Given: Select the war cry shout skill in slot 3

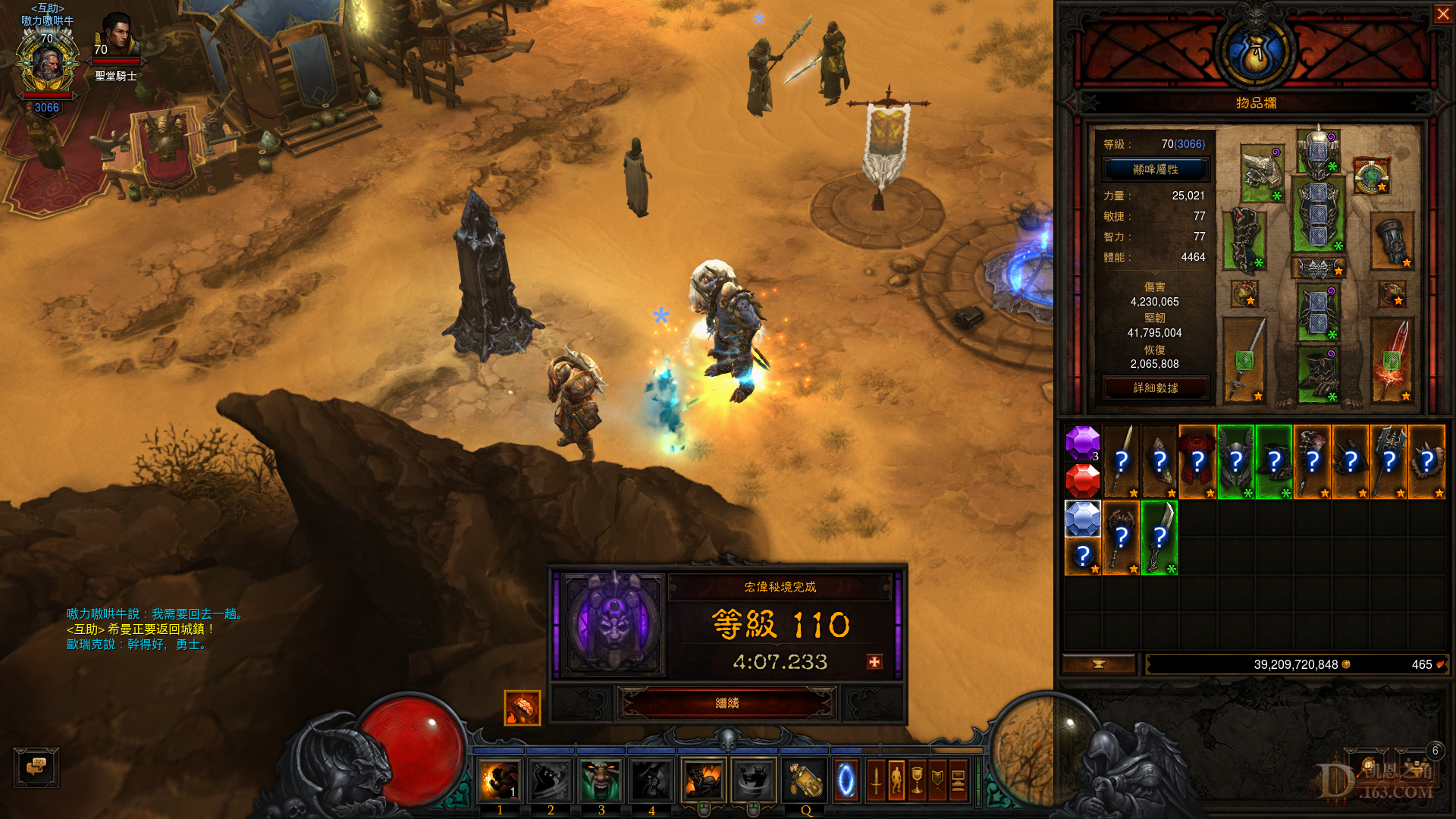Looking at the screenshot, I should coord(601,780).
